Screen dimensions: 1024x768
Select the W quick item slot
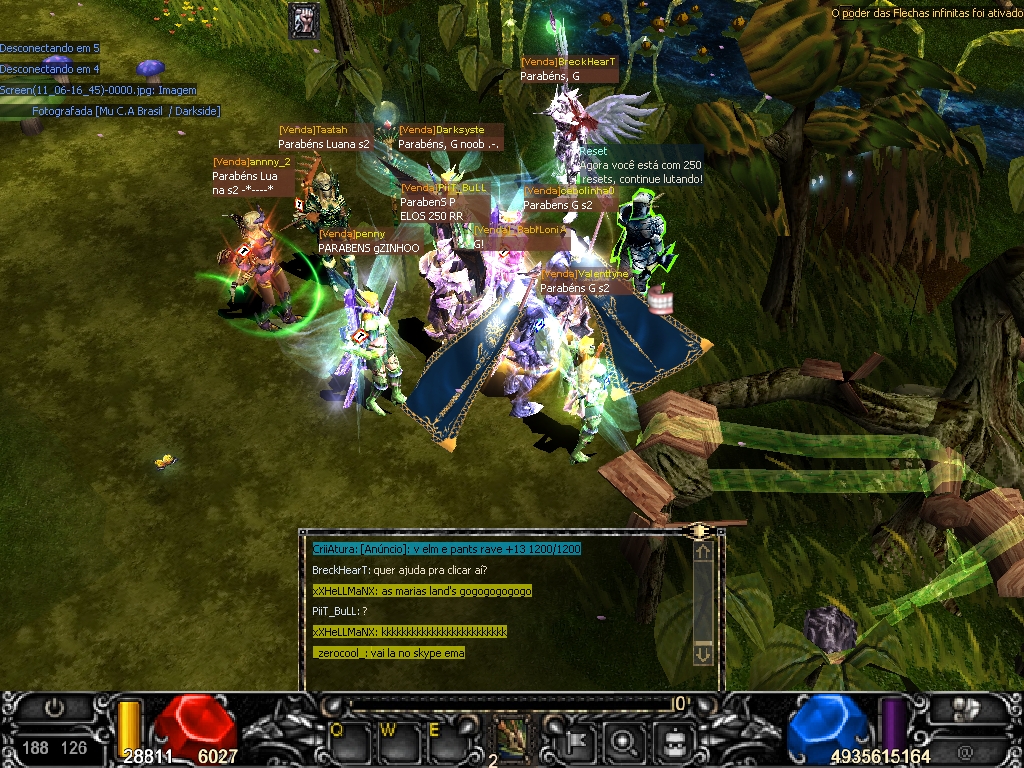coord(393,741)
